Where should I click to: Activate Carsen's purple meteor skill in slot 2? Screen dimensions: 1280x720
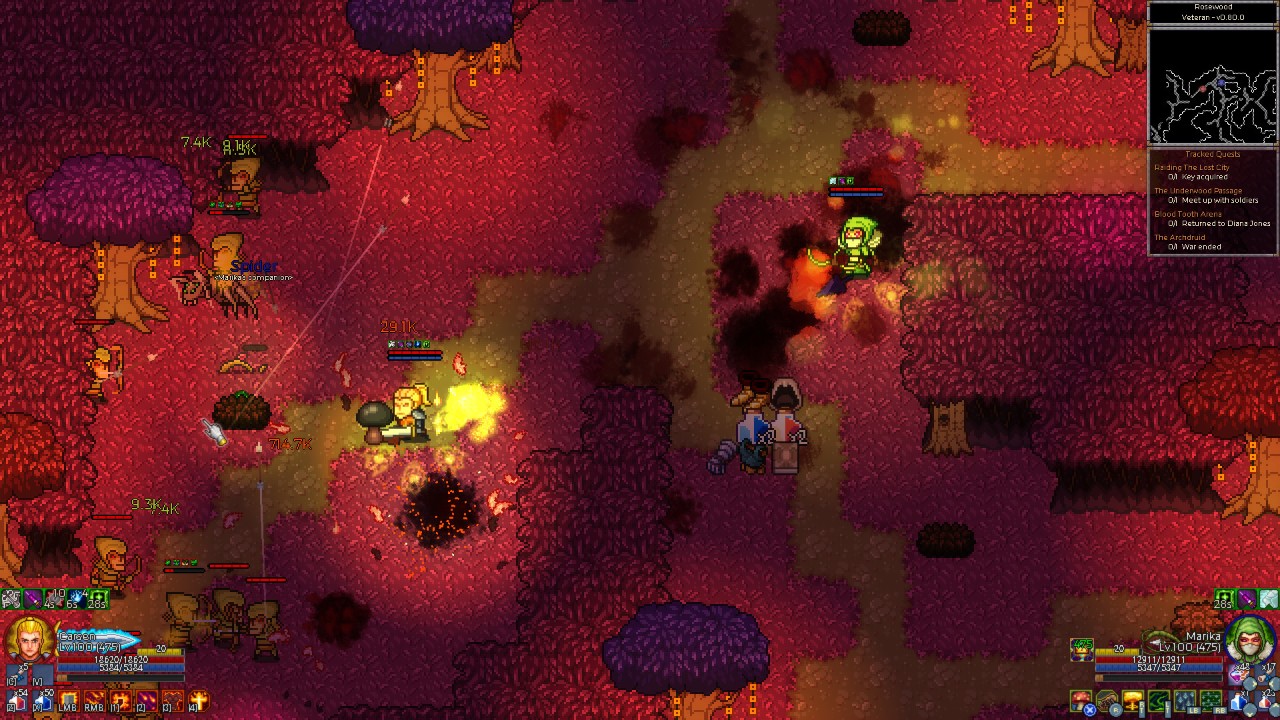coord(147,700)
